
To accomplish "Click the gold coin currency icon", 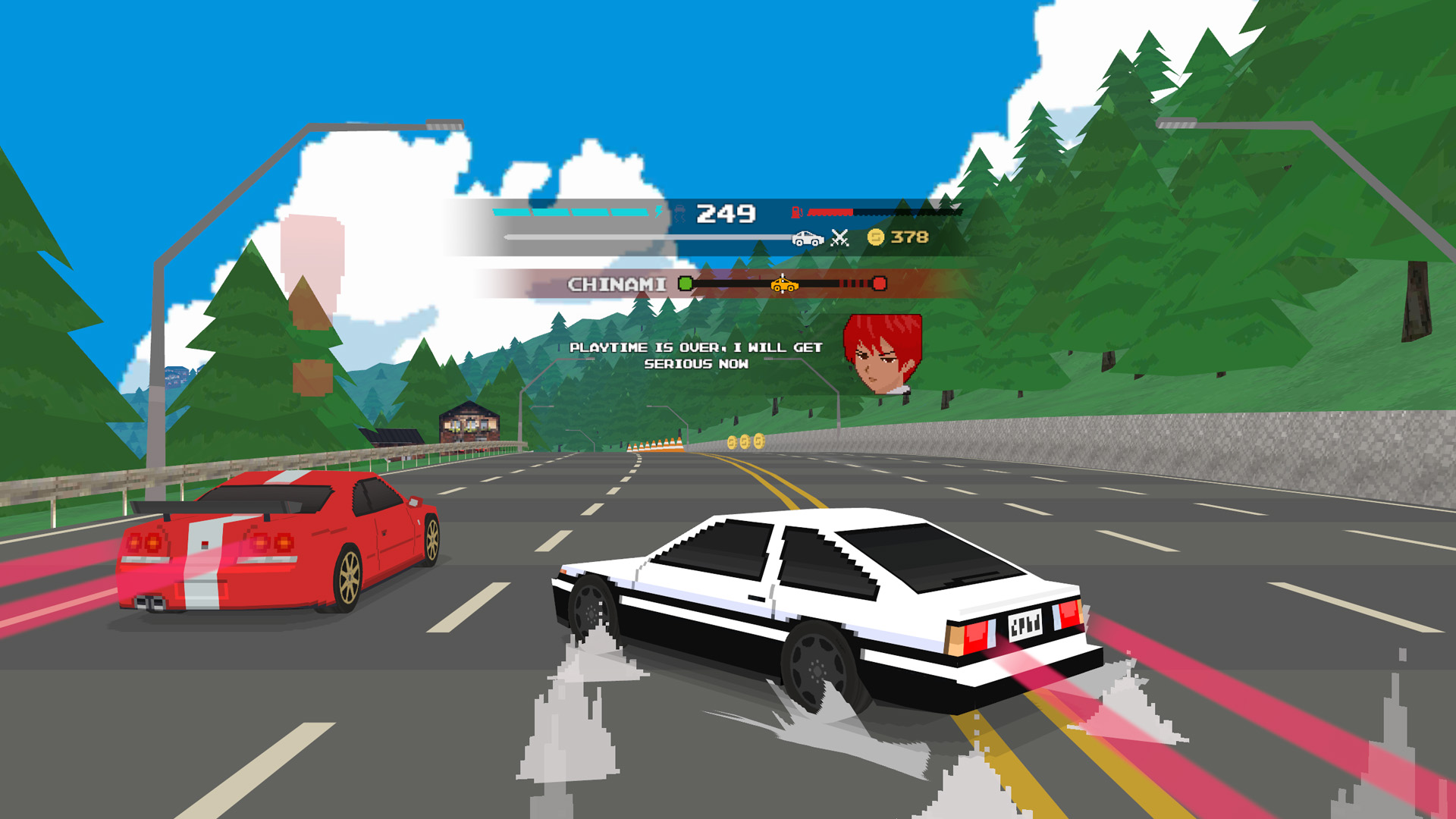I will [874, 237].
